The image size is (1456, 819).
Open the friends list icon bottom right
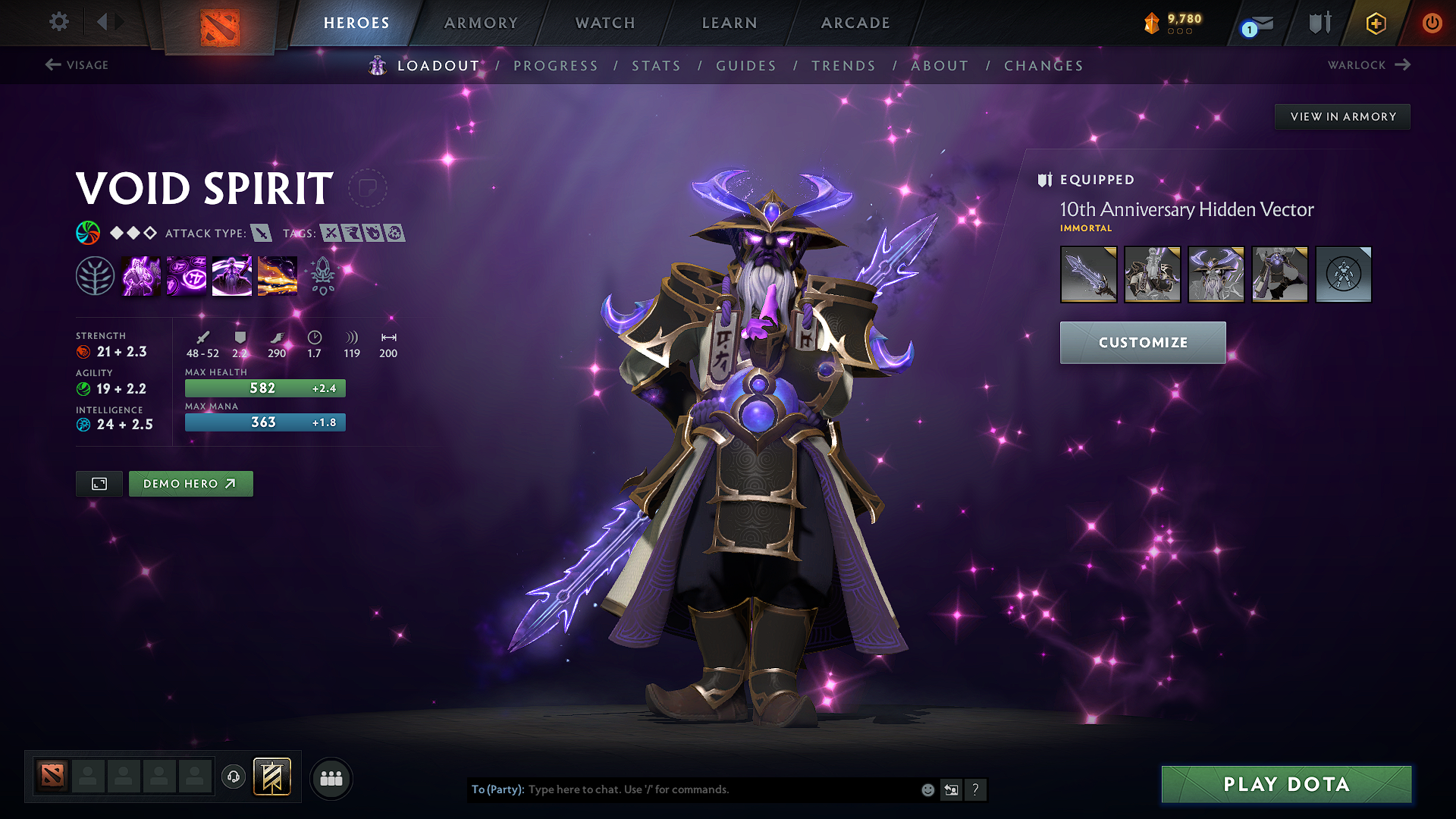(x=331, y=777)
